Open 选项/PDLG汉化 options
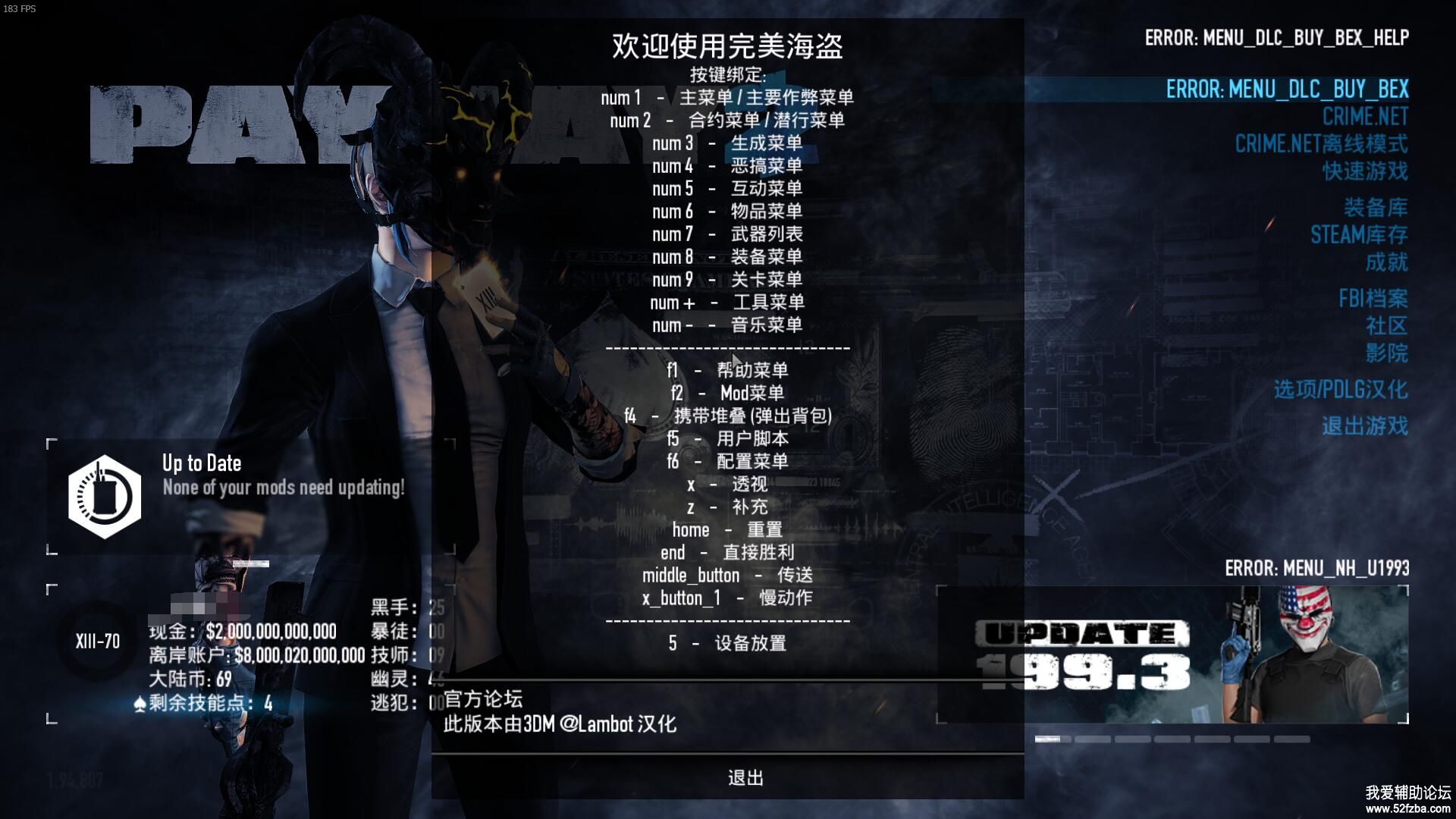 tap(1341, 390)
